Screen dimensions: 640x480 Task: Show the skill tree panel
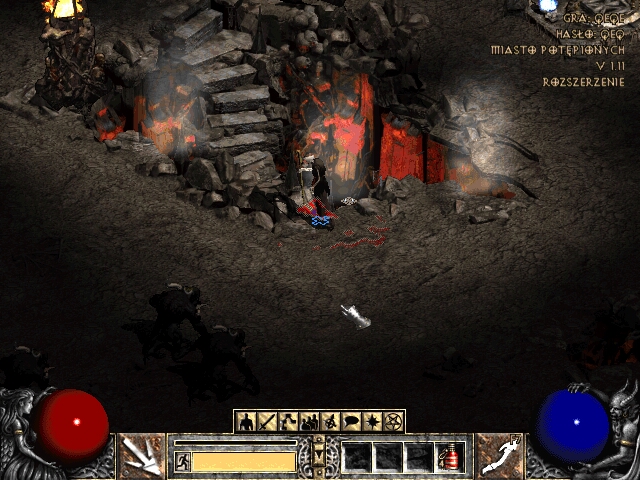click(x=287, y=421)
